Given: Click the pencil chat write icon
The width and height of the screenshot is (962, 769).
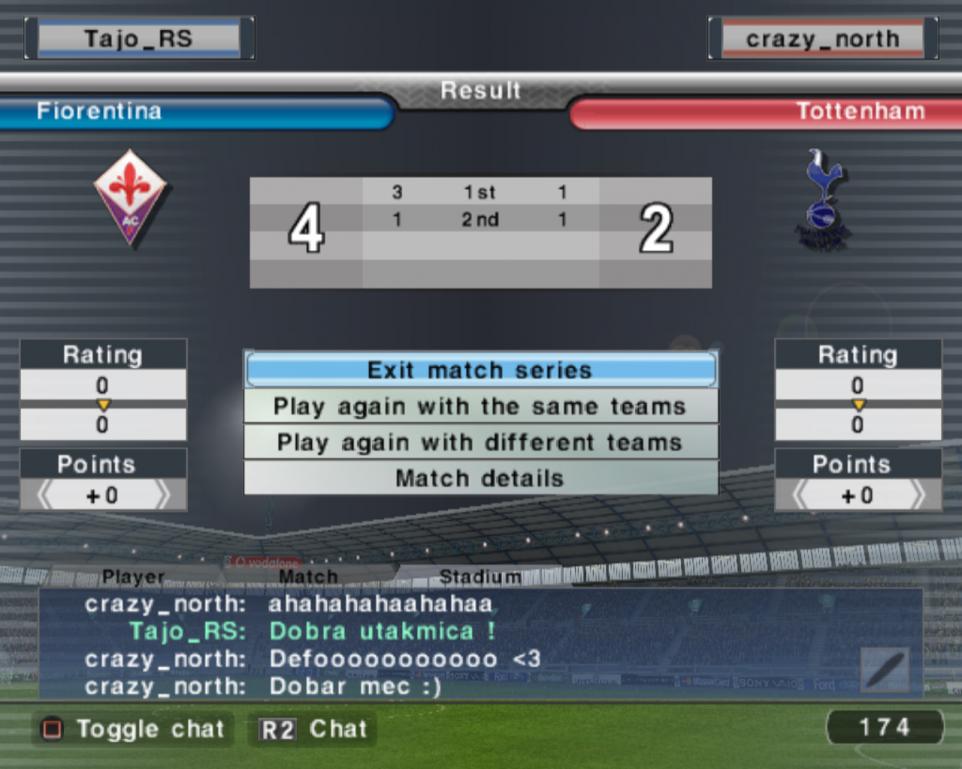Looking at the screenshot, I should click(x=885, y=670).
